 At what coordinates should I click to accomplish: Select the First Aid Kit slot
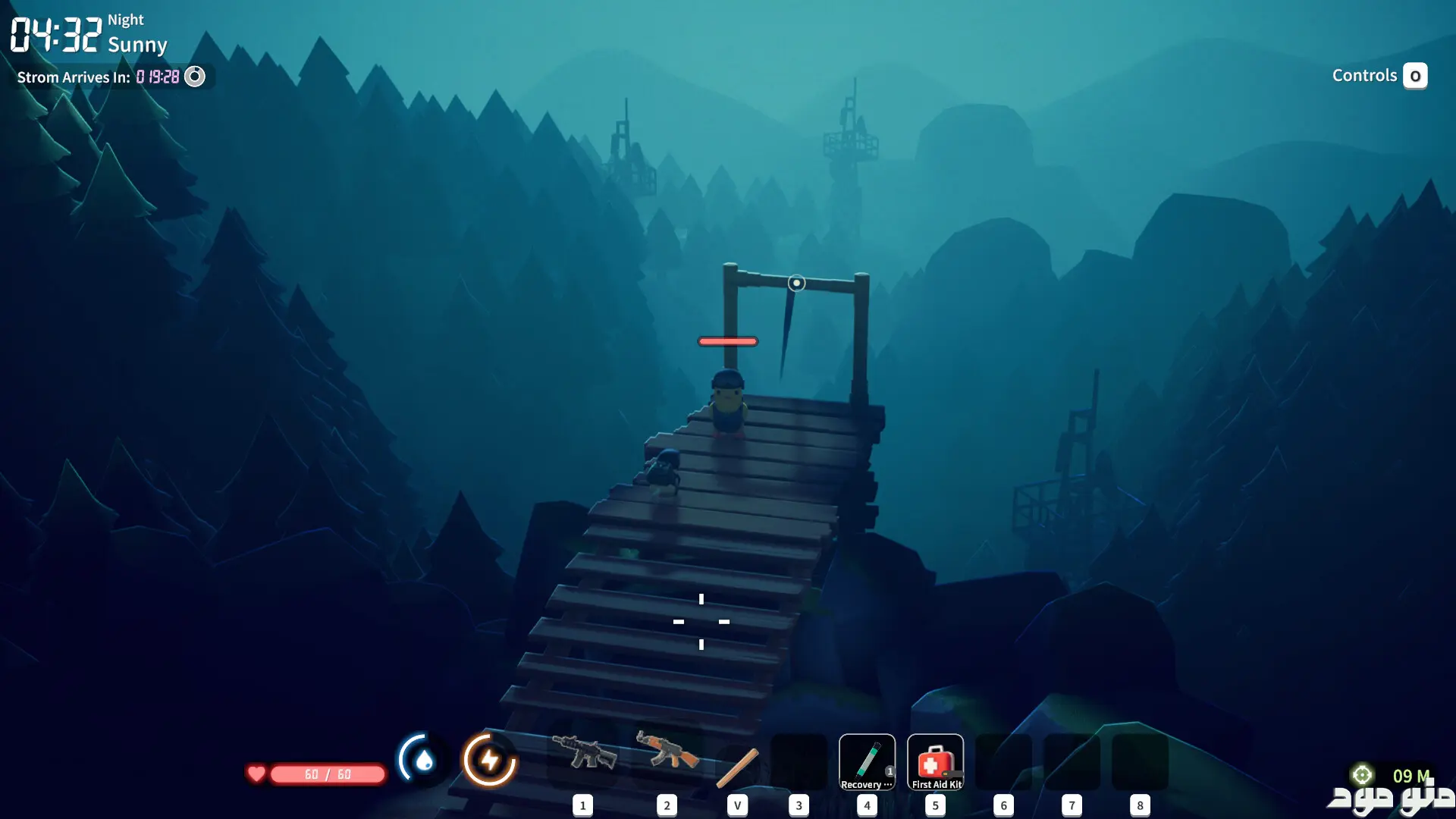coord(935,761)
